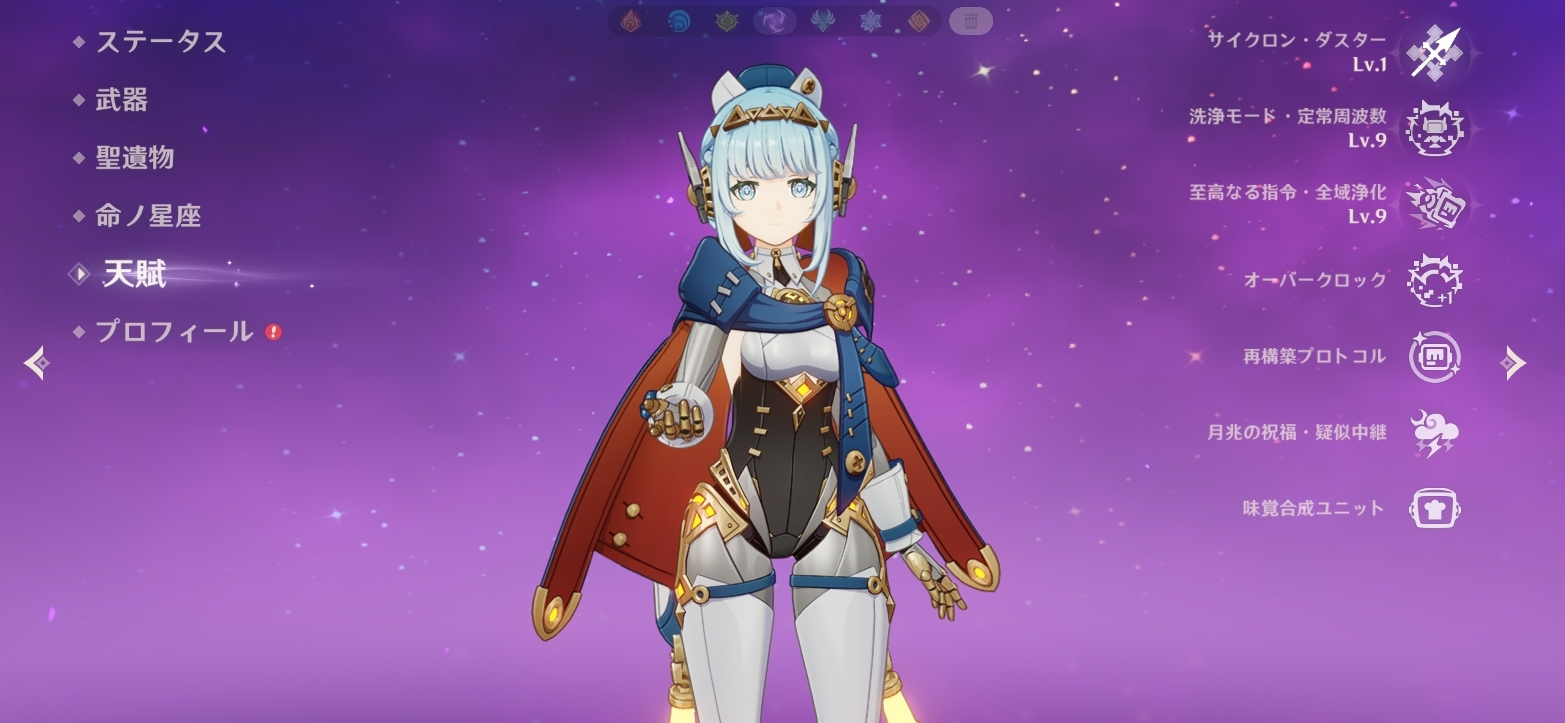Select the 天賦 talents entry

click(134, 274)
